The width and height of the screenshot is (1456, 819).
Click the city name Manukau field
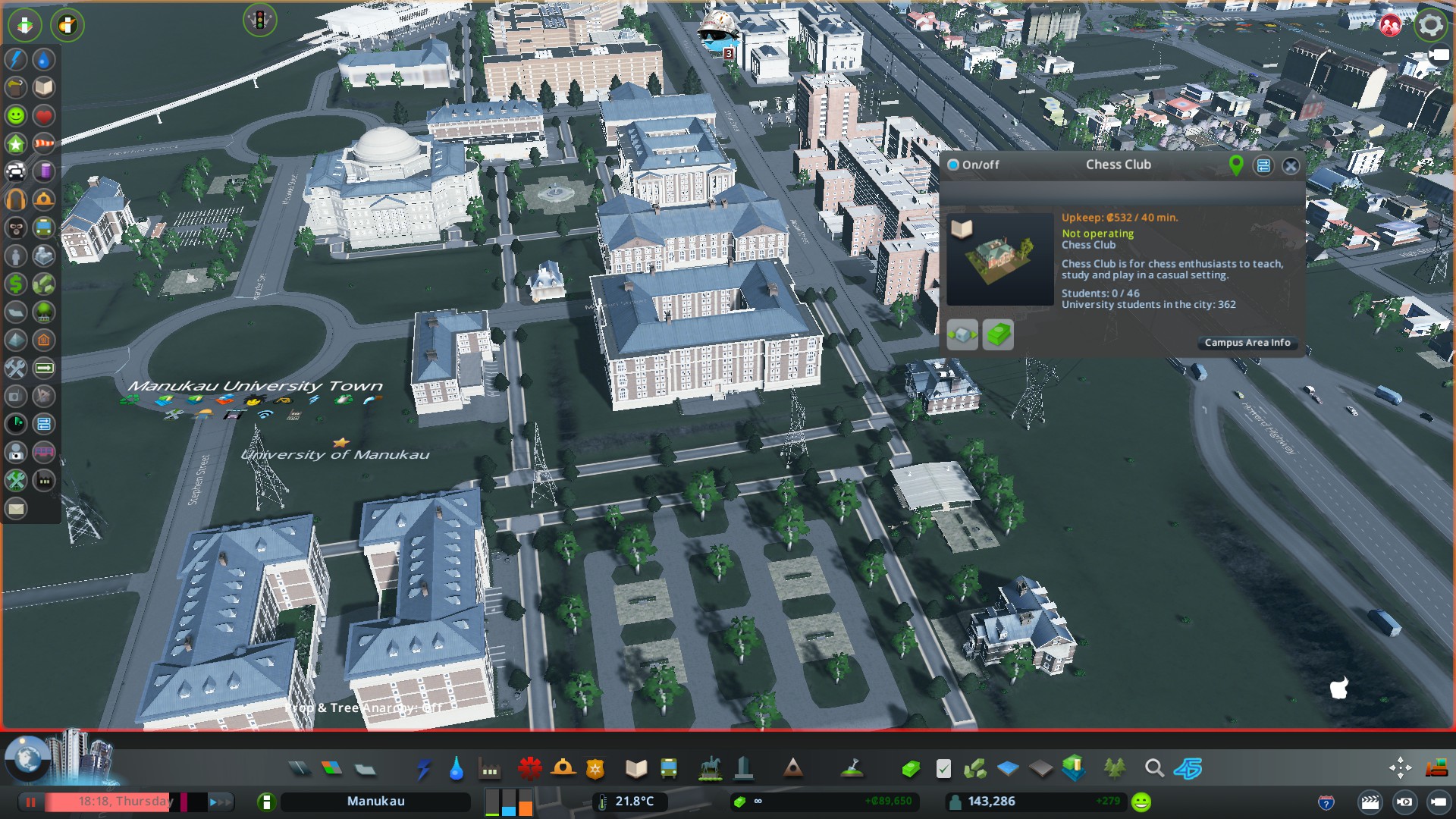coord(375,802)
